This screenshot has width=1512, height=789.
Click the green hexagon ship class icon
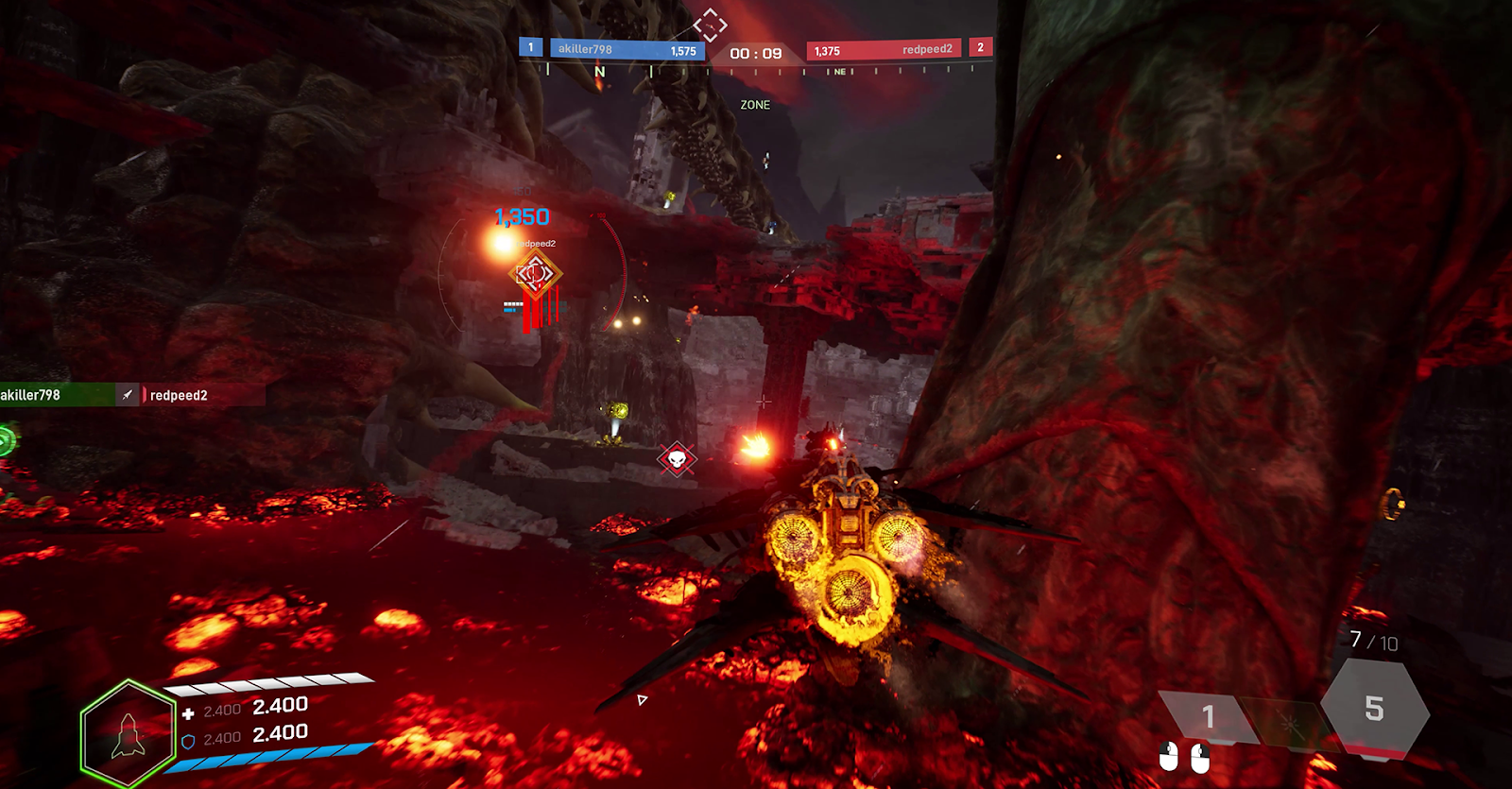[129, 734]
